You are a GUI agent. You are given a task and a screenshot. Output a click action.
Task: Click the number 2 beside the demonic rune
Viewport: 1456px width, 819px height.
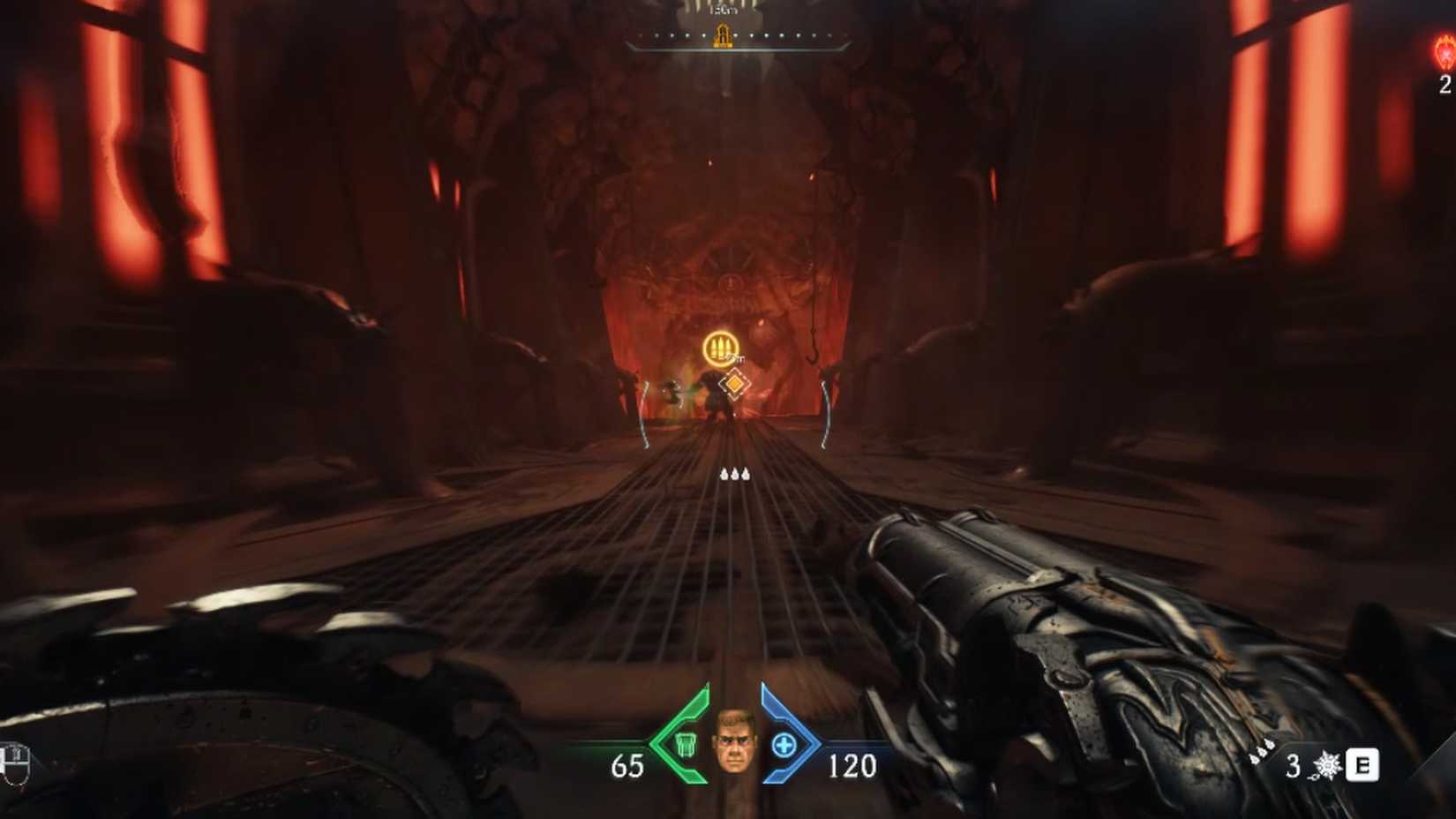click(x=1445, y=87)
